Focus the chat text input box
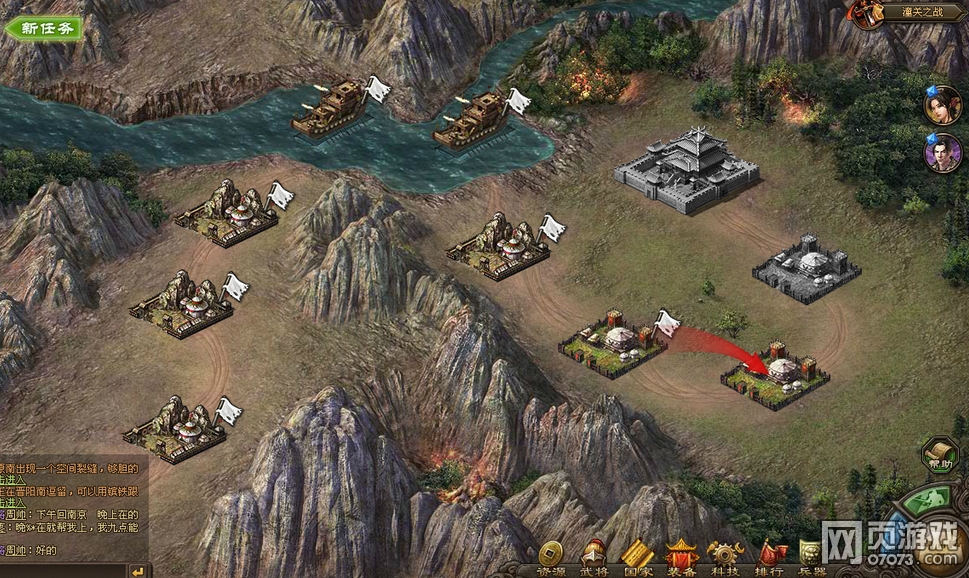 coord(65,570)
